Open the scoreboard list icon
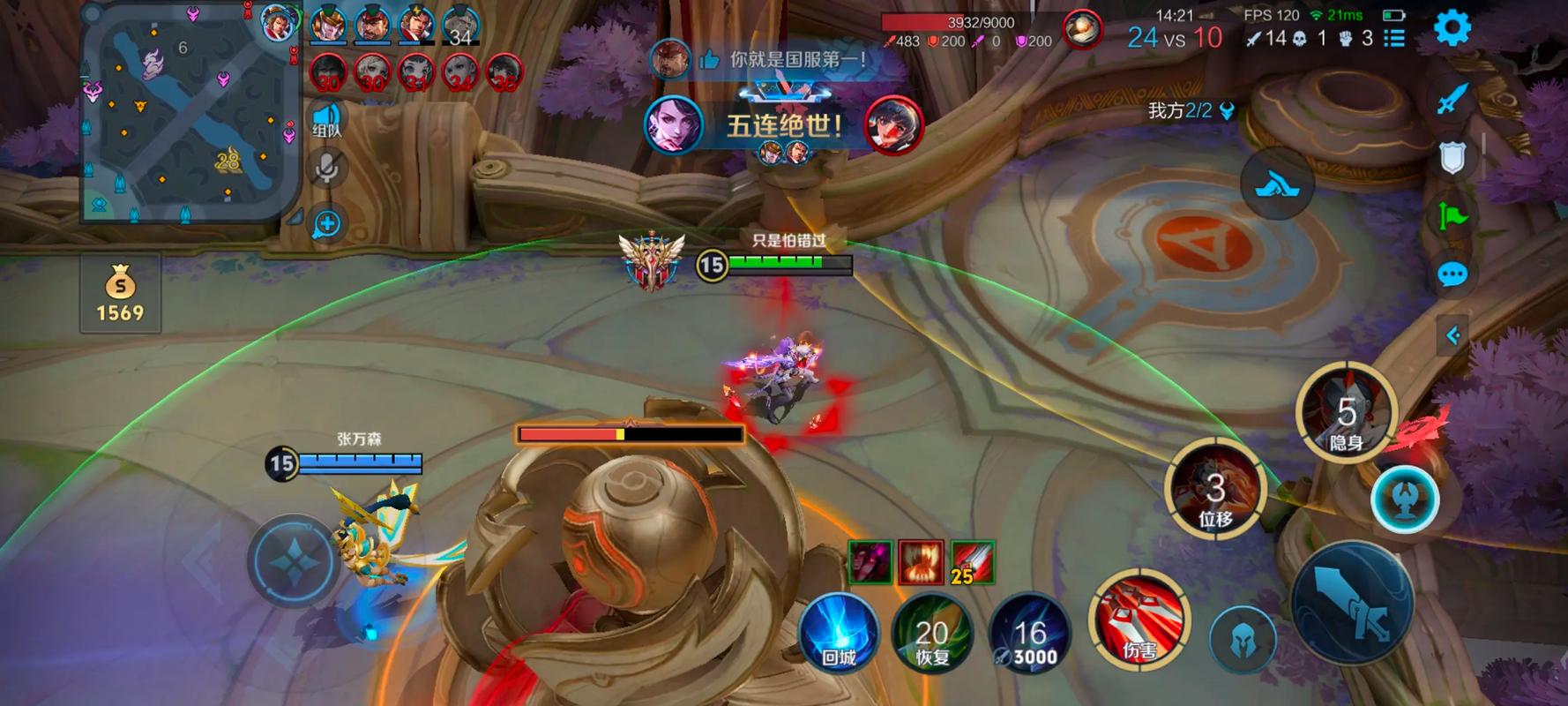The image size is (1568, 706). (1394, 38)
